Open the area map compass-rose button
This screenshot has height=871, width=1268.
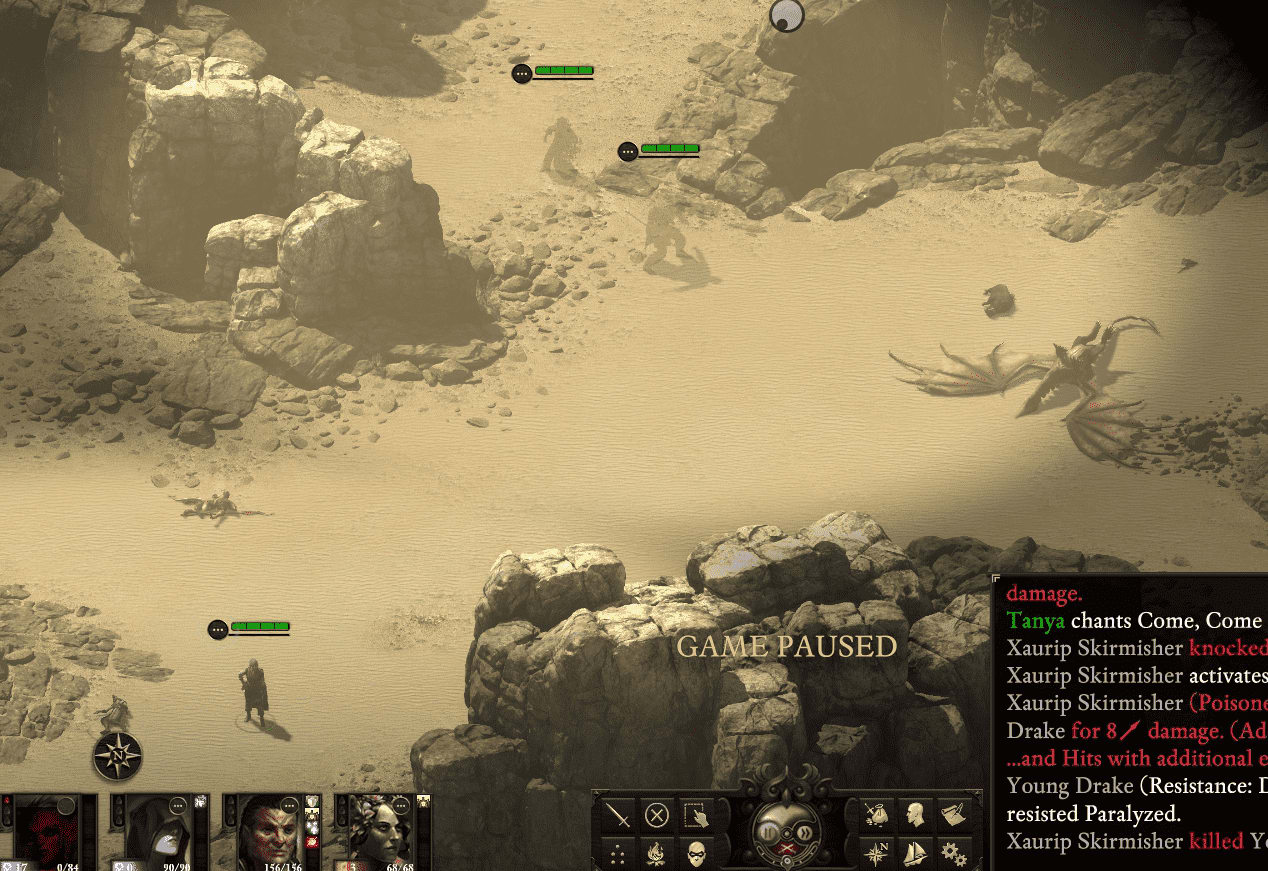[877, 853]
